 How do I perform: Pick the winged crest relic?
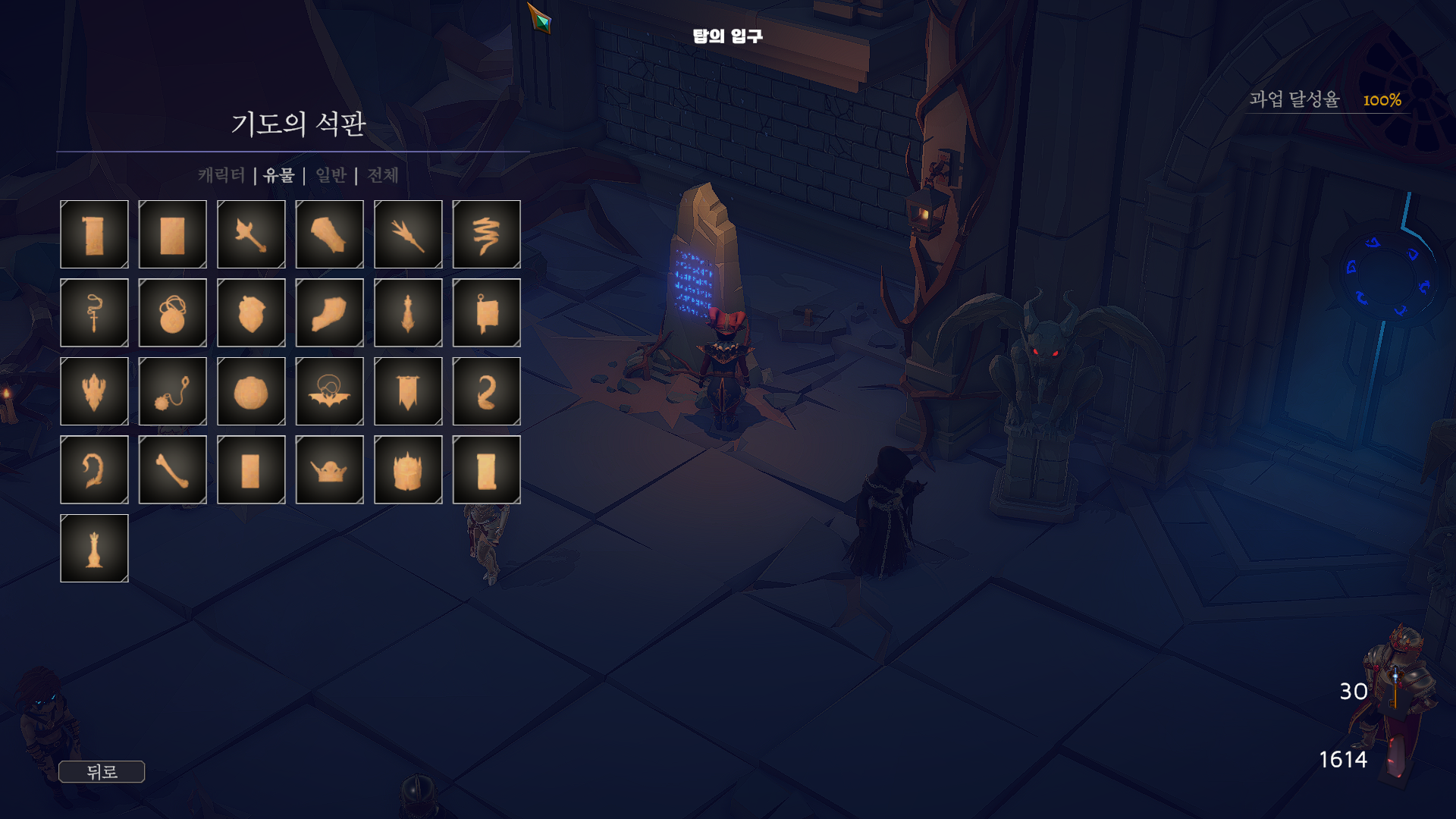pos(94,391)
